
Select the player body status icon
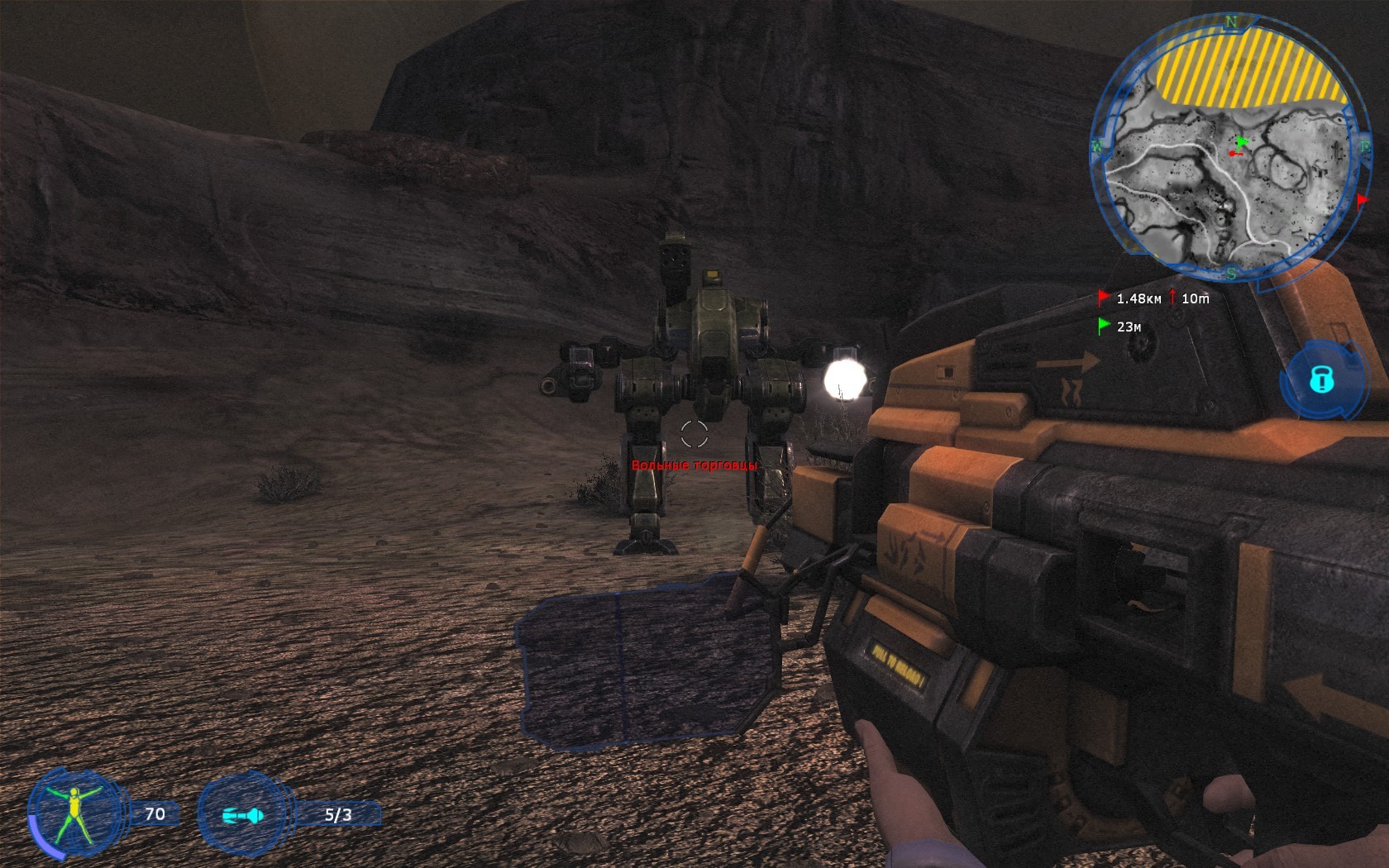click(x=74, y=813)
